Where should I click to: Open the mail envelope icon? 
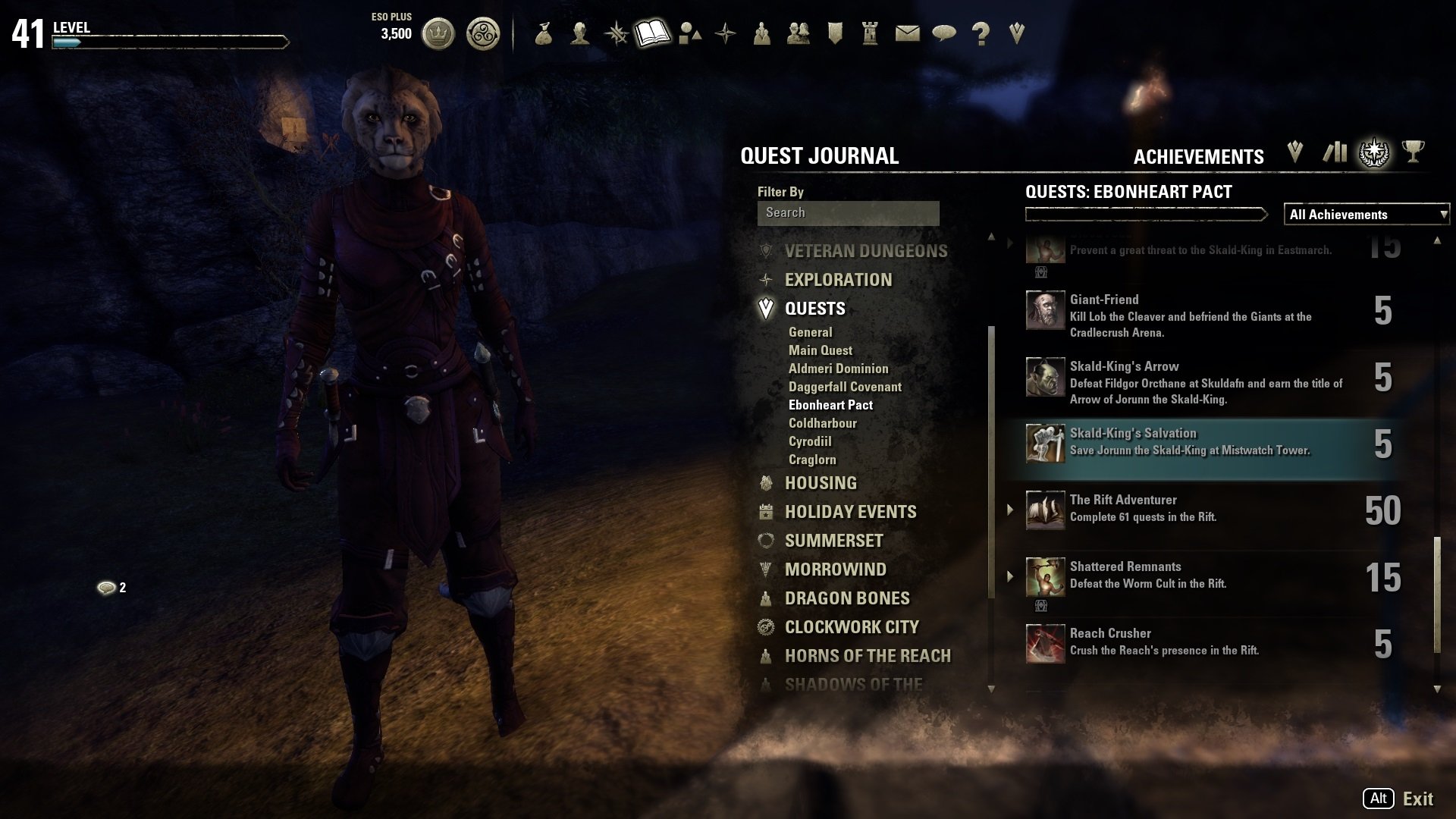[907, 33]
